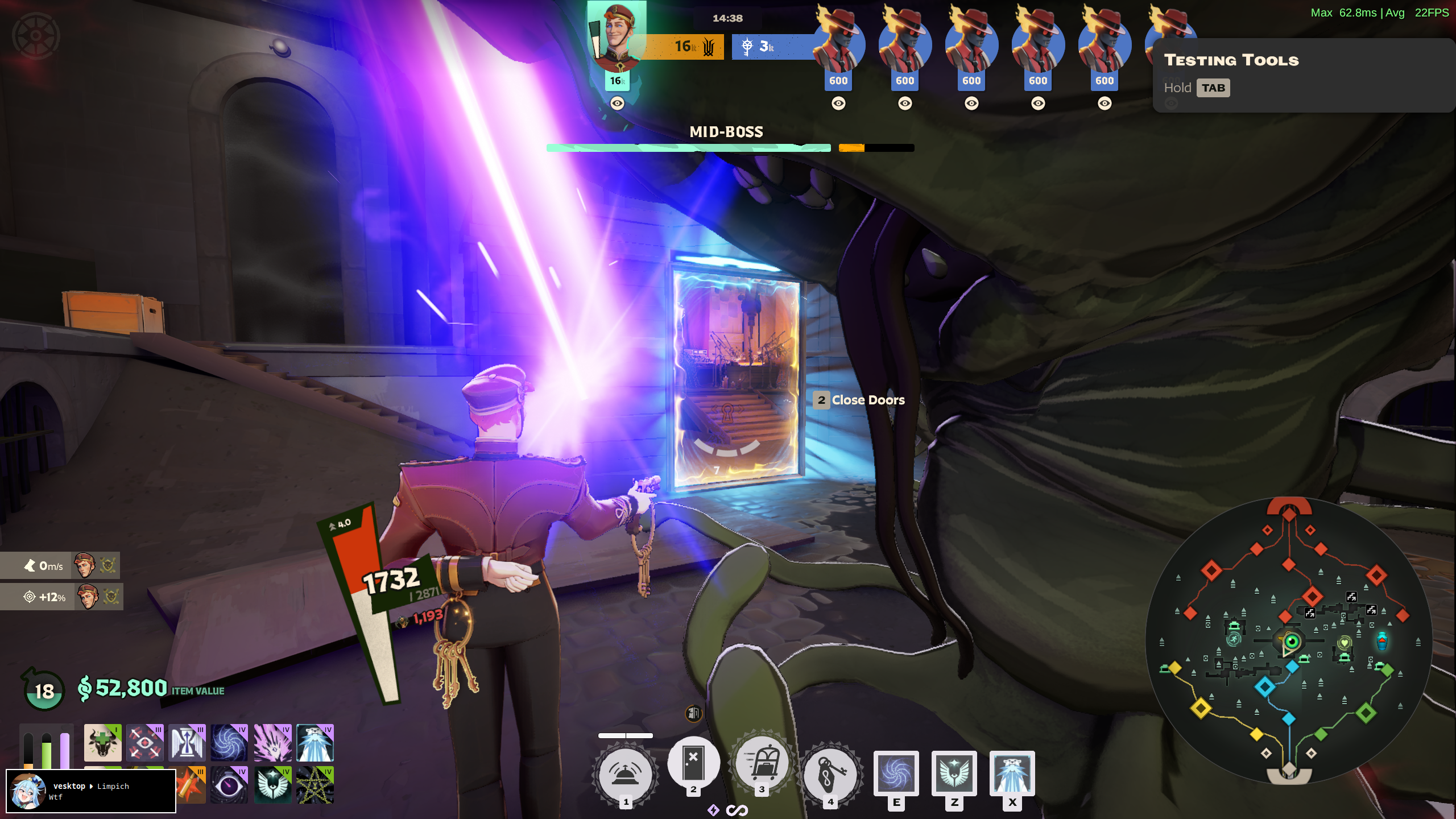Click the souls item value counter
This screenshot has width=1456, height=819.
click(131, 688)
